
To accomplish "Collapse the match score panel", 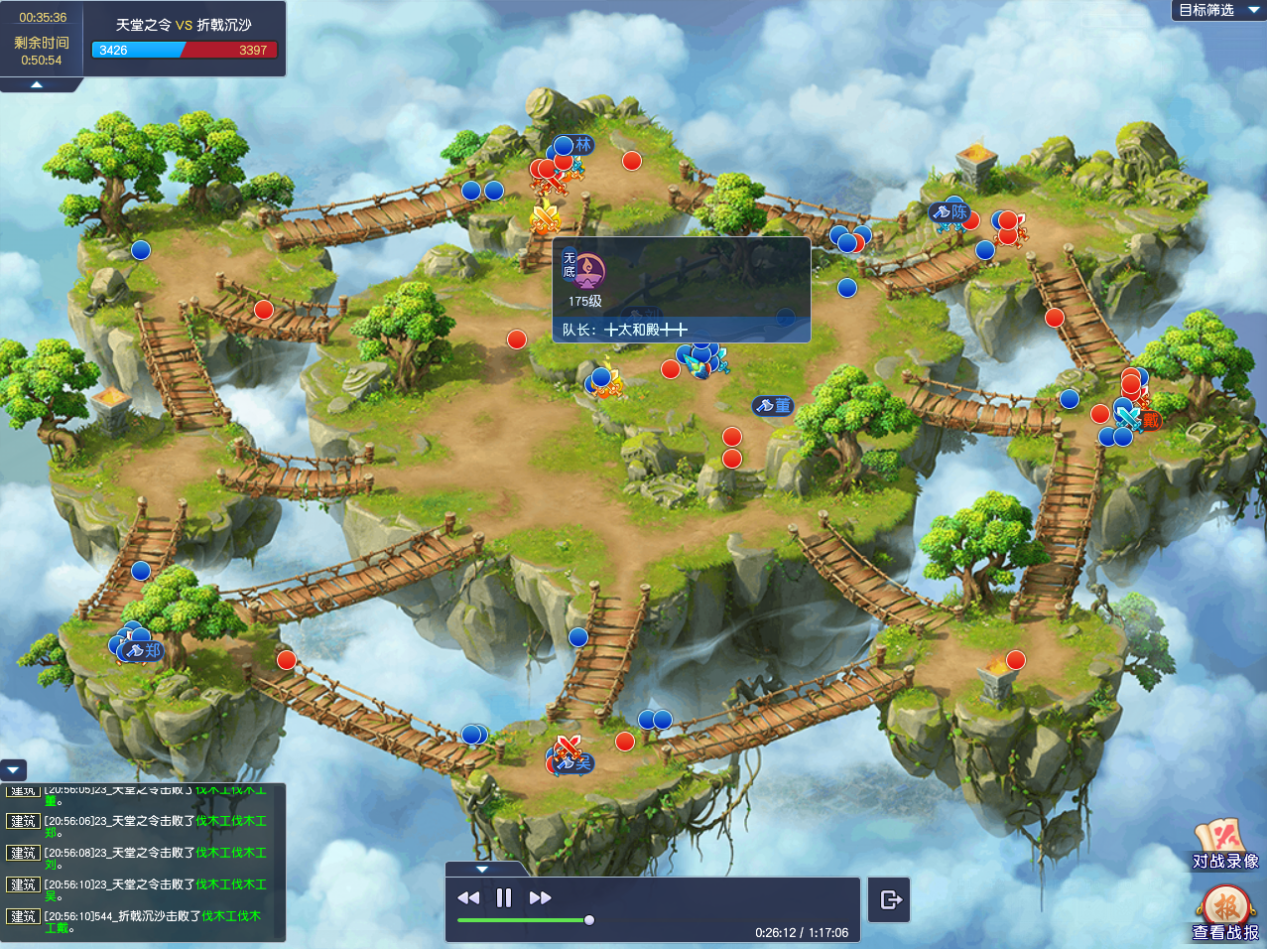I will 36,85.
